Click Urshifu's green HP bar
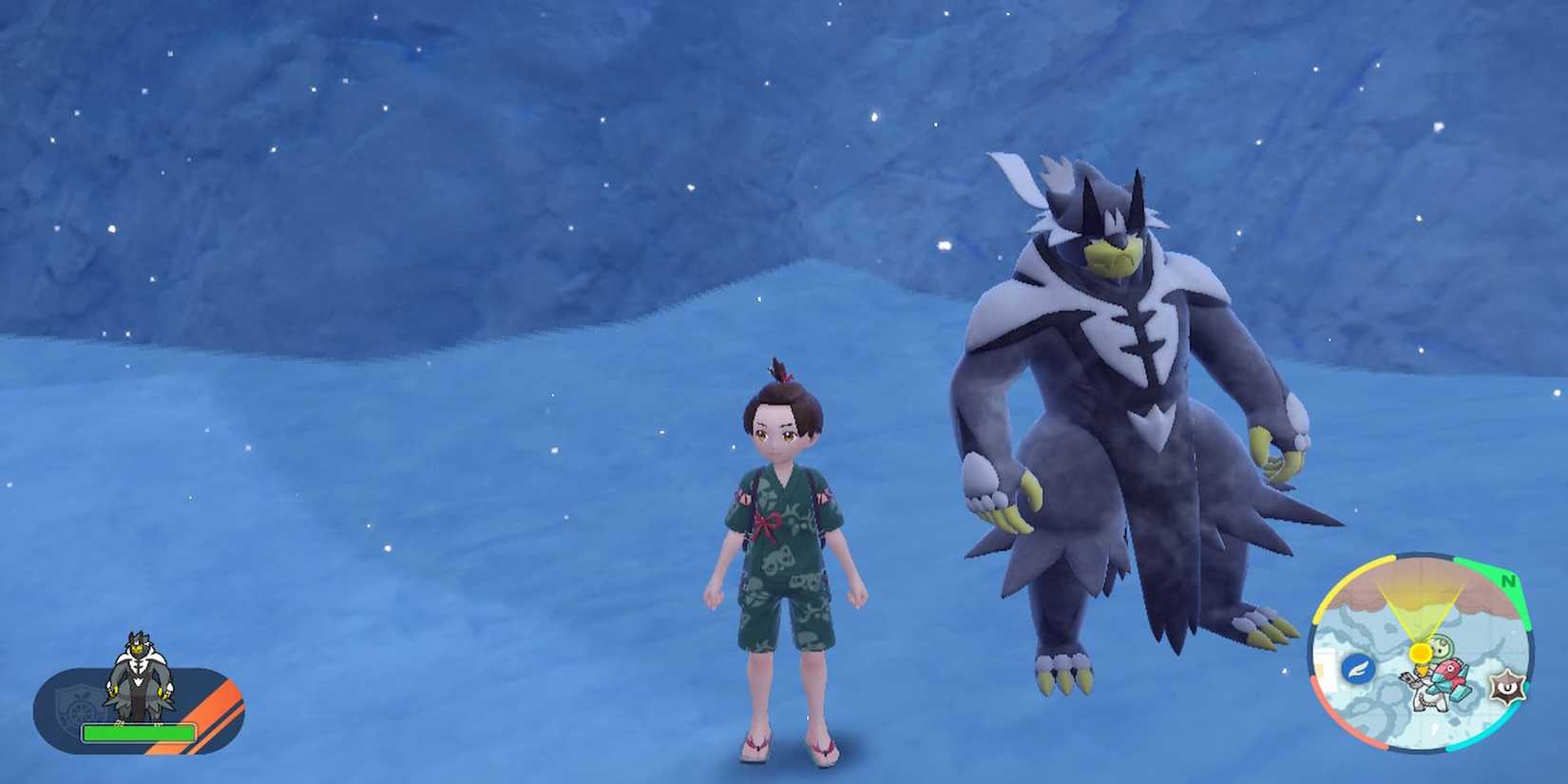This screenshot has width=1568, height=784. 137,732
